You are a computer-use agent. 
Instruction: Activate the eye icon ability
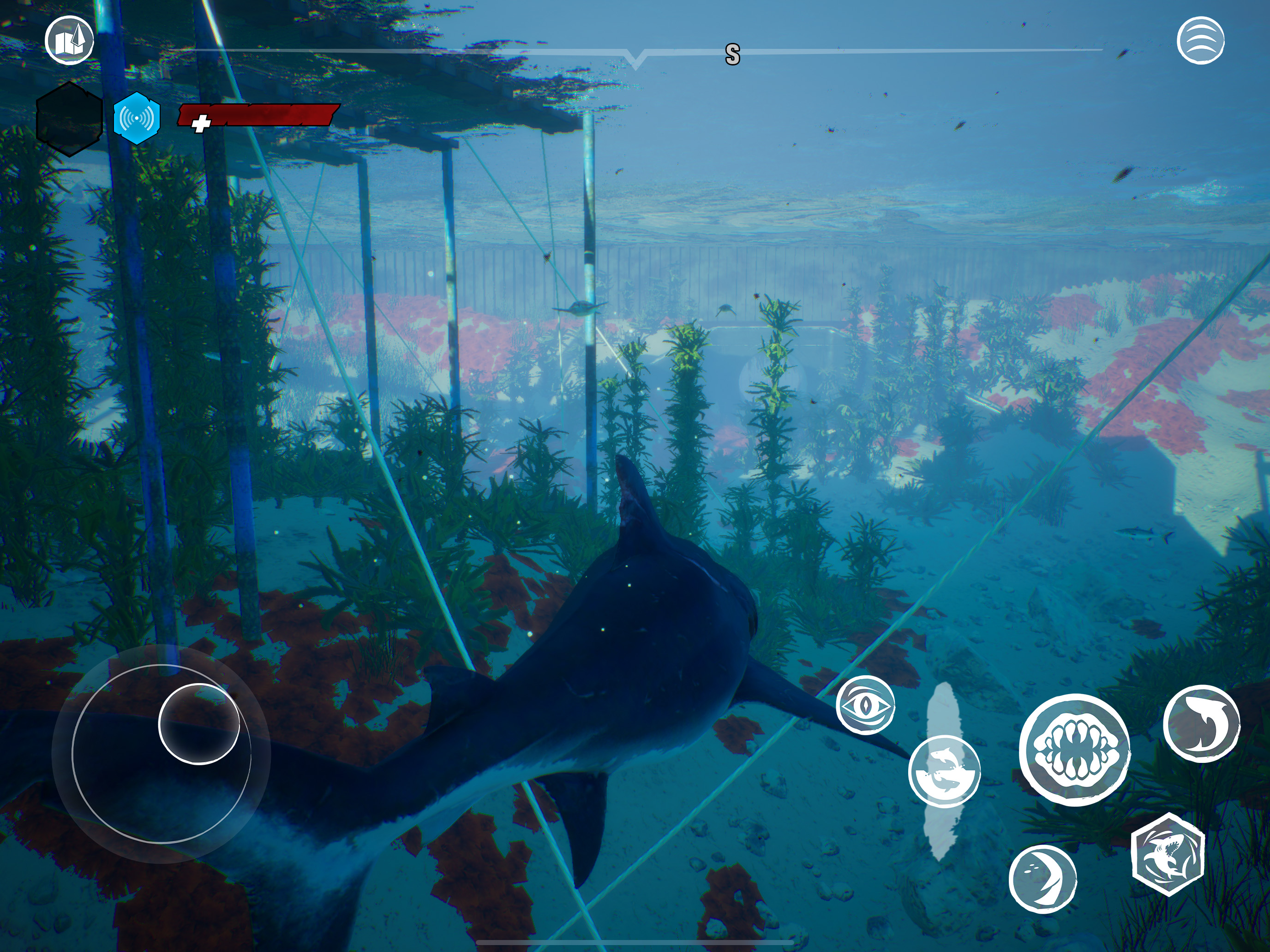tap(865, 705)
